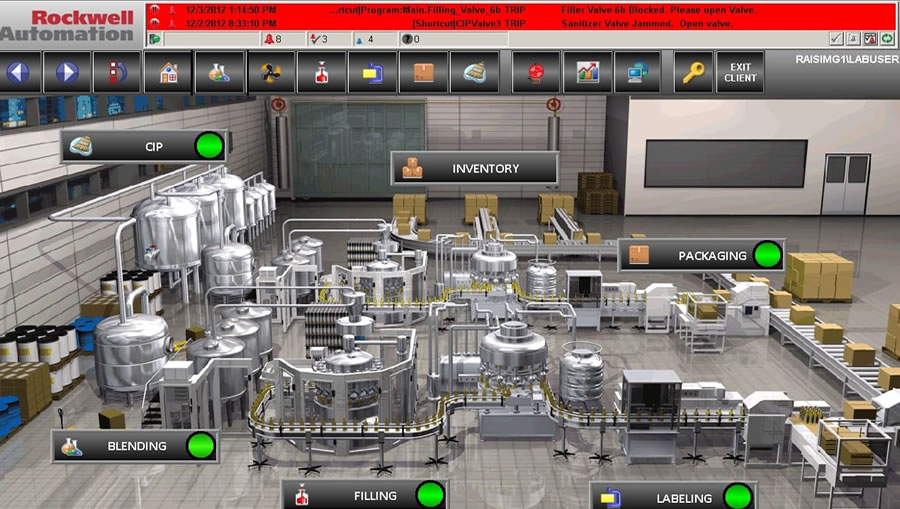Choose the yellow labeling toolbar icon
The image size is (900, 509).
[x=372, y=73]
